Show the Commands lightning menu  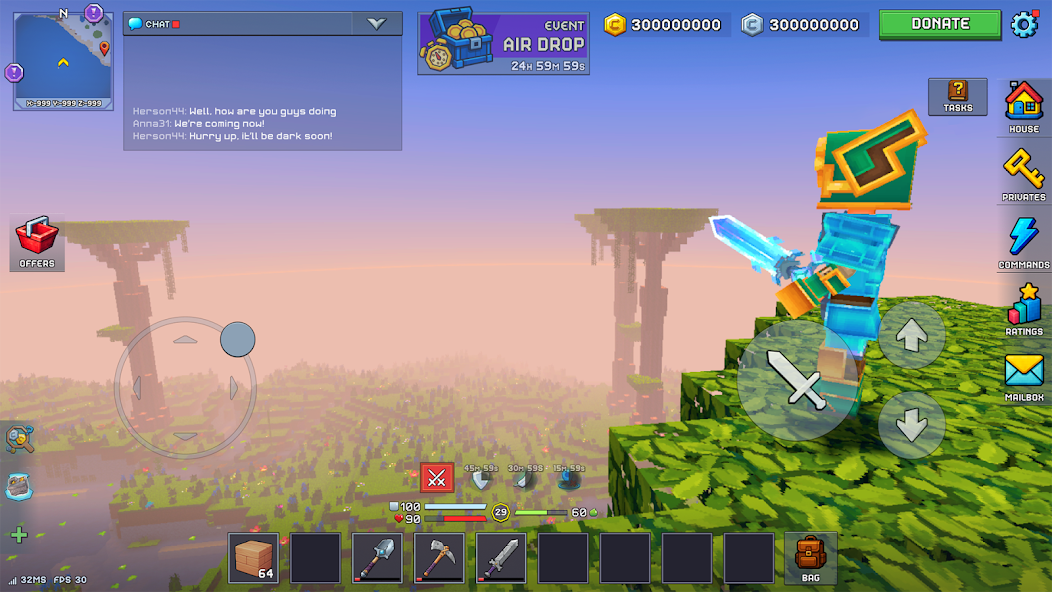tap(1024, 241)
